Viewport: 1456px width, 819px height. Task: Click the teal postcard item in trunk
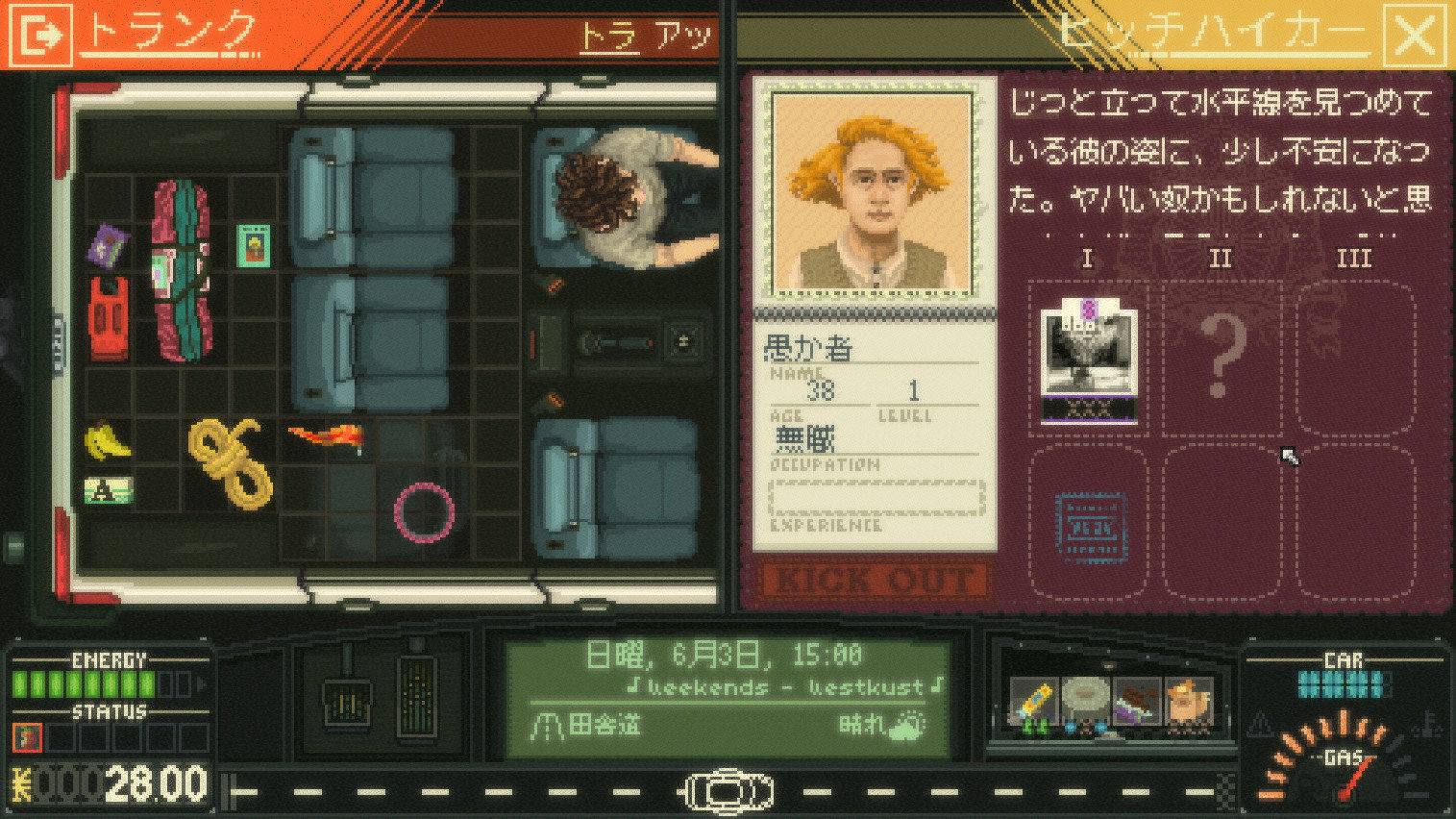point(253,246)
